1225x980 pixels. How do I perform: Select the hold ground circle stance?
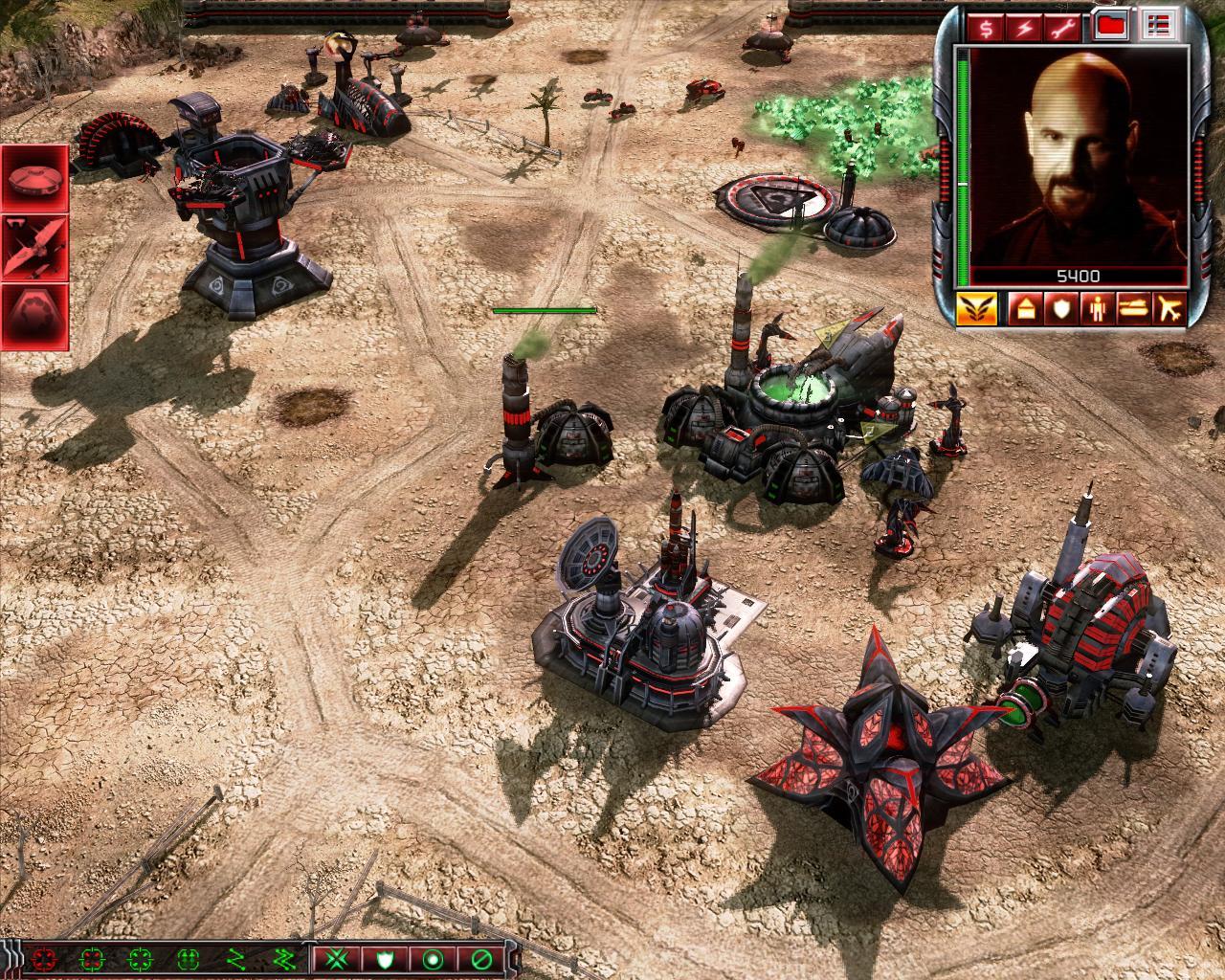433,958
